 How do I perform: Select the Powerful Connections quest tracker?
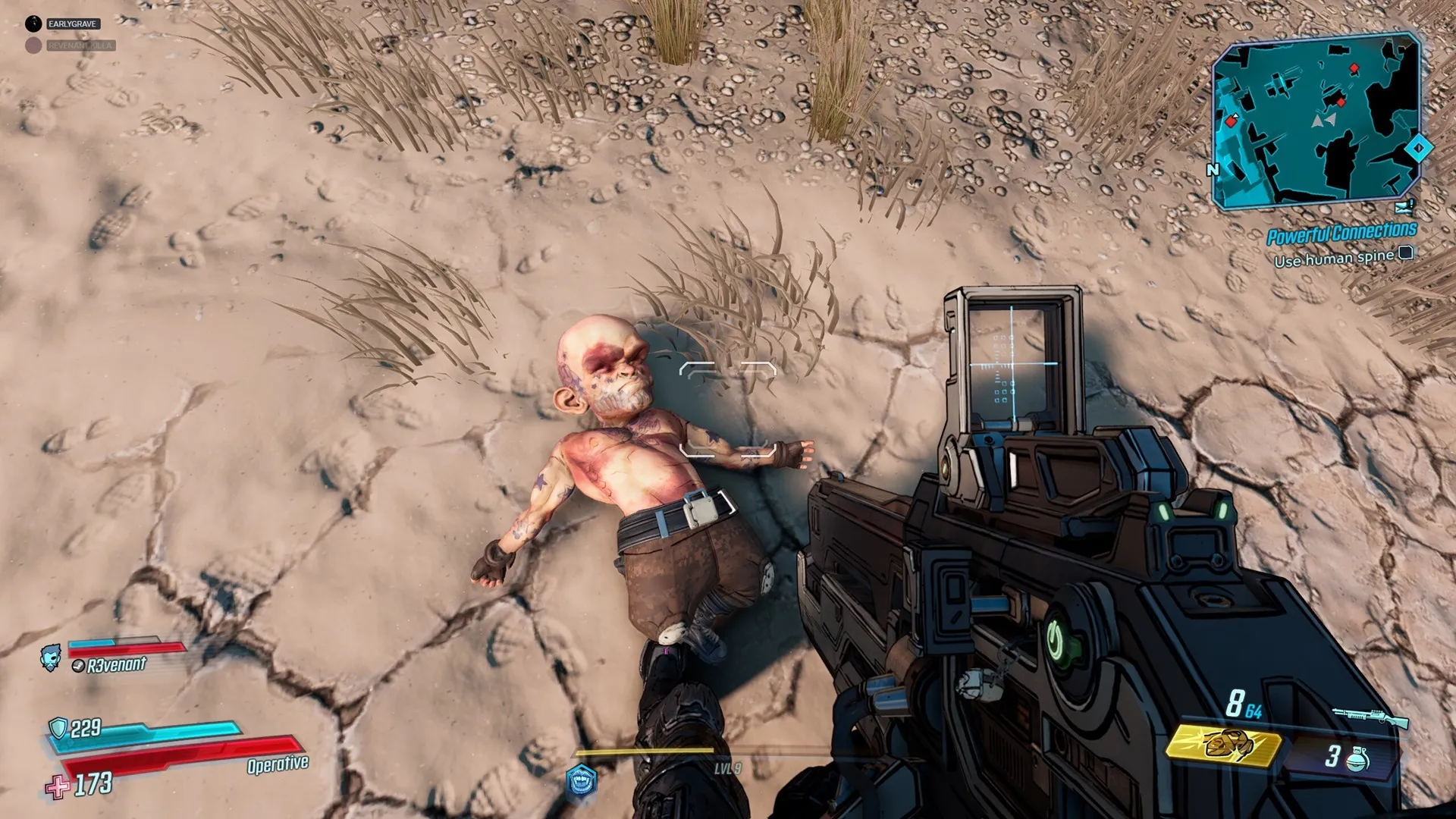(1341, 234)
